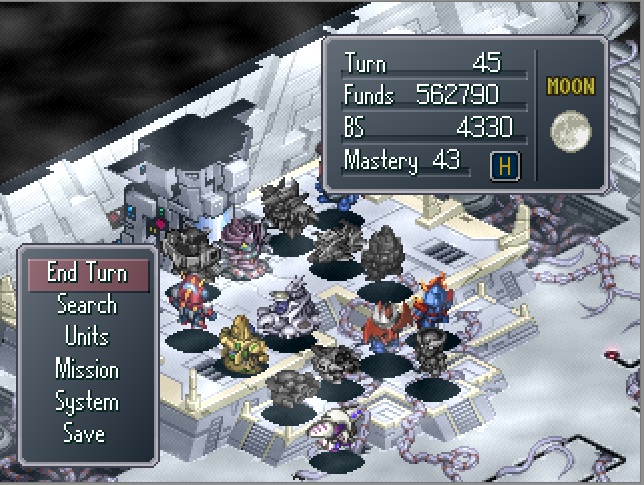Open the System options

[87, 402]
